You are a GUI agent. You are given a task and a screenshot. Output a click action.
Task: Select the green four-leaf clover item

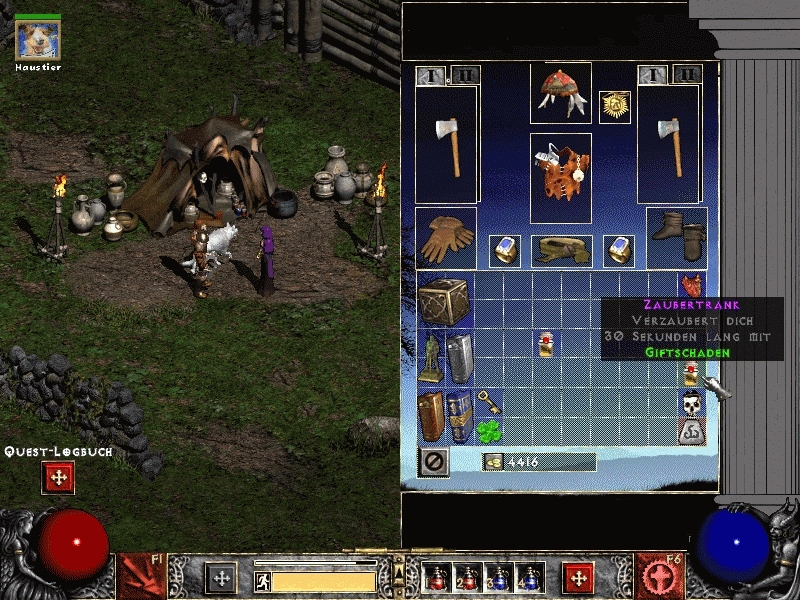(x=488, y=431)
